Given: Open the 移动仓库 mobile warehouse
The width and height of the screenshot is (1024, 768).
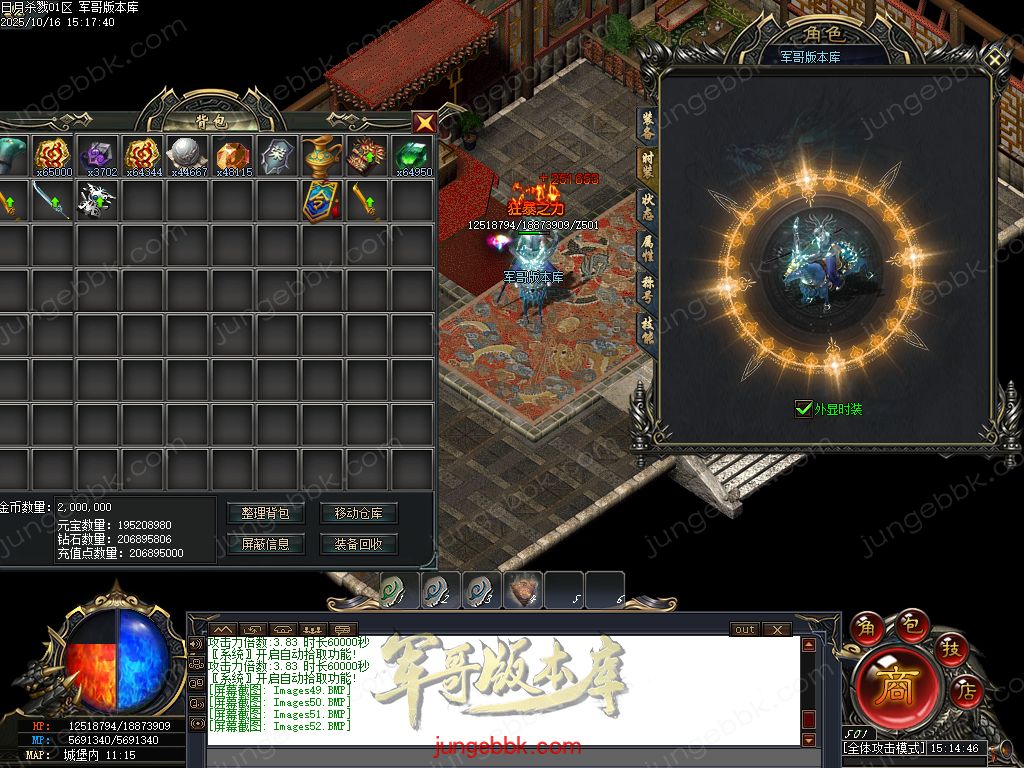Looking at the screenshot, I should pyautogui.click(x=359, y=513).
